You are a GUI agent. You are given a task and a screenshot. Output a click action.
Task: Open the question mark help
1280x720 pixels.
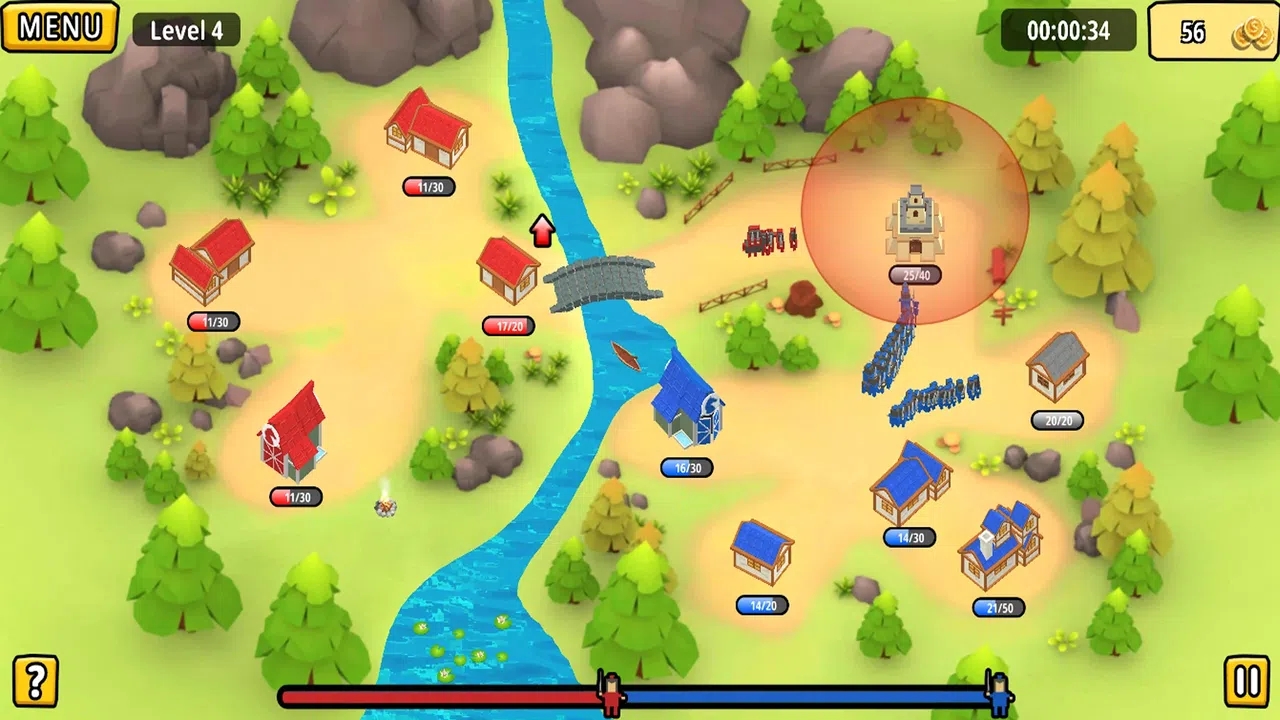(35, 681)
